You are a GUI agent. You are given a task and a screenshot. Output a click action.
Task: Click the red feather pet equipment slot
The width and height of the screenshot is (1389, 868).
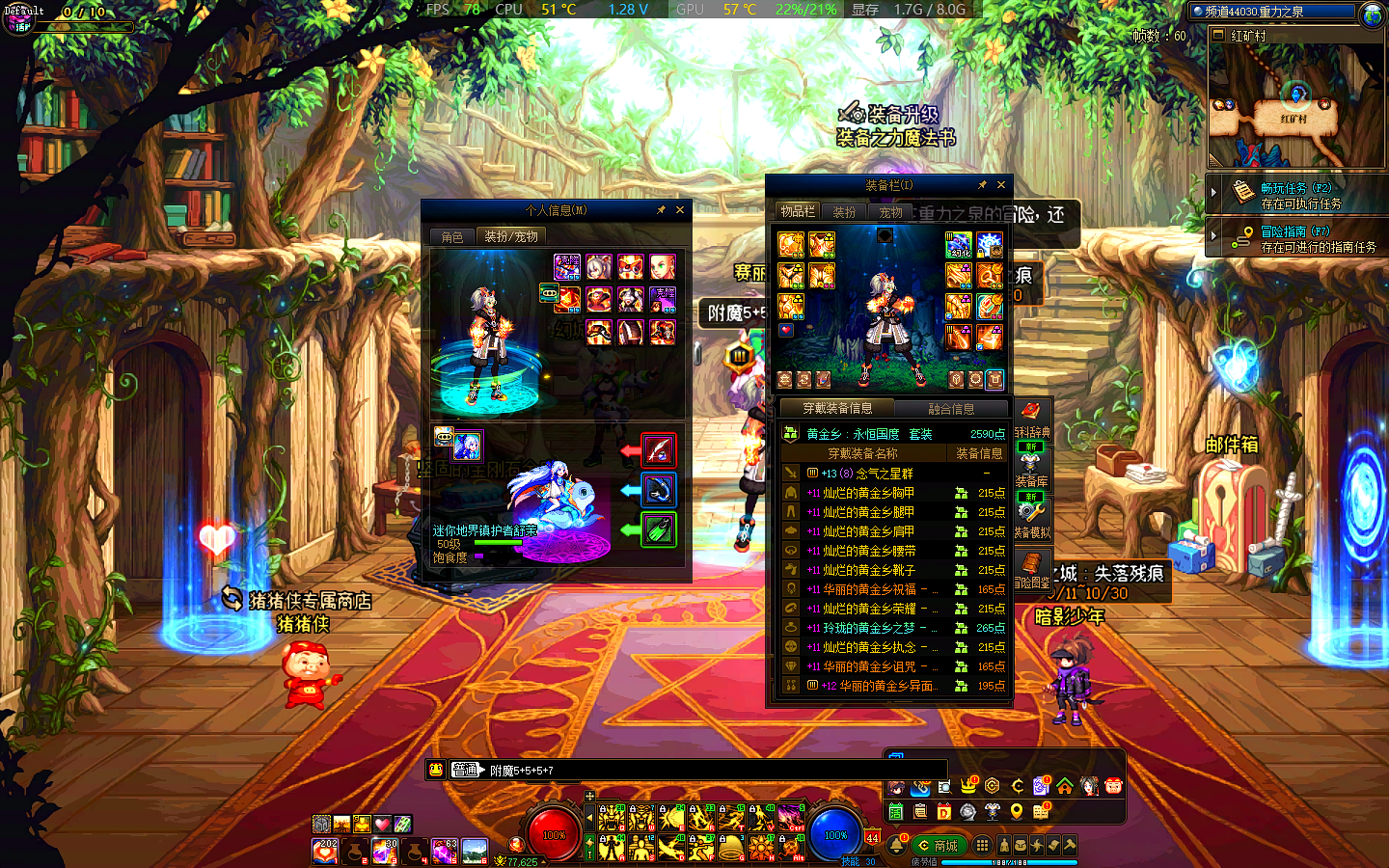tap(659, 450)
